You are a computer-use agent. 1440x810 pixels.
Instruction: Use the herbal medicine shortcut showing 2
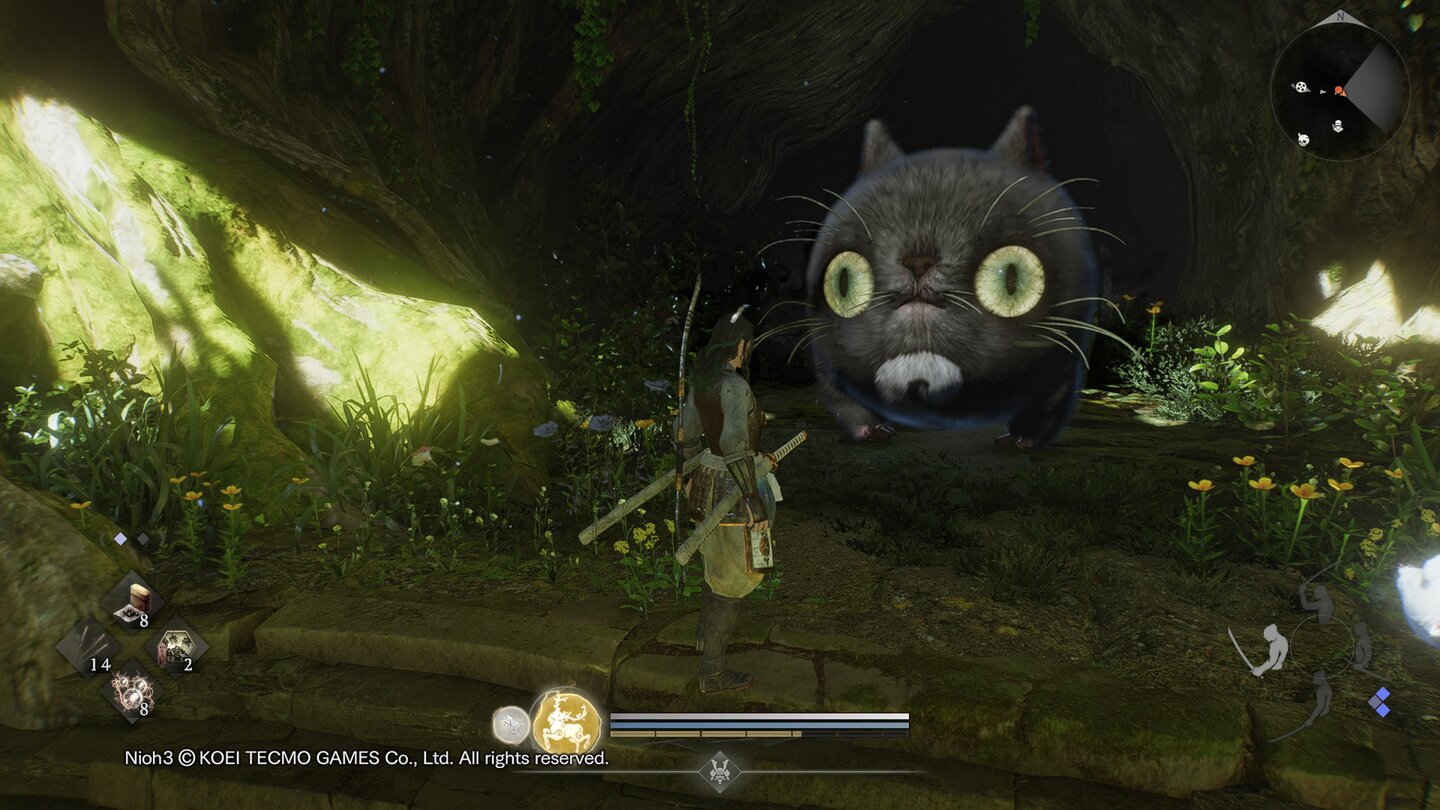[x=174, y=647]
